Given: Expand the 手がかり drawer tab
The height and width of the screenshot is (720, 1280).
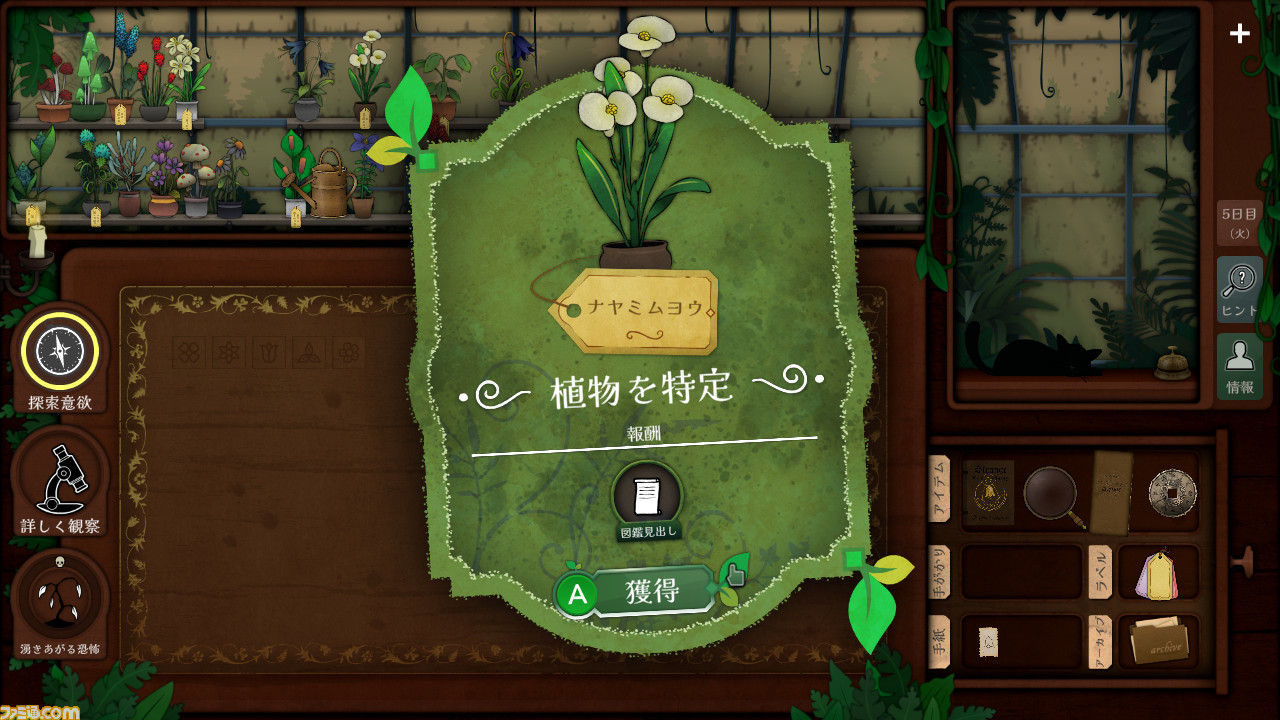Looking at the screenshot, I should click(940, 572).
